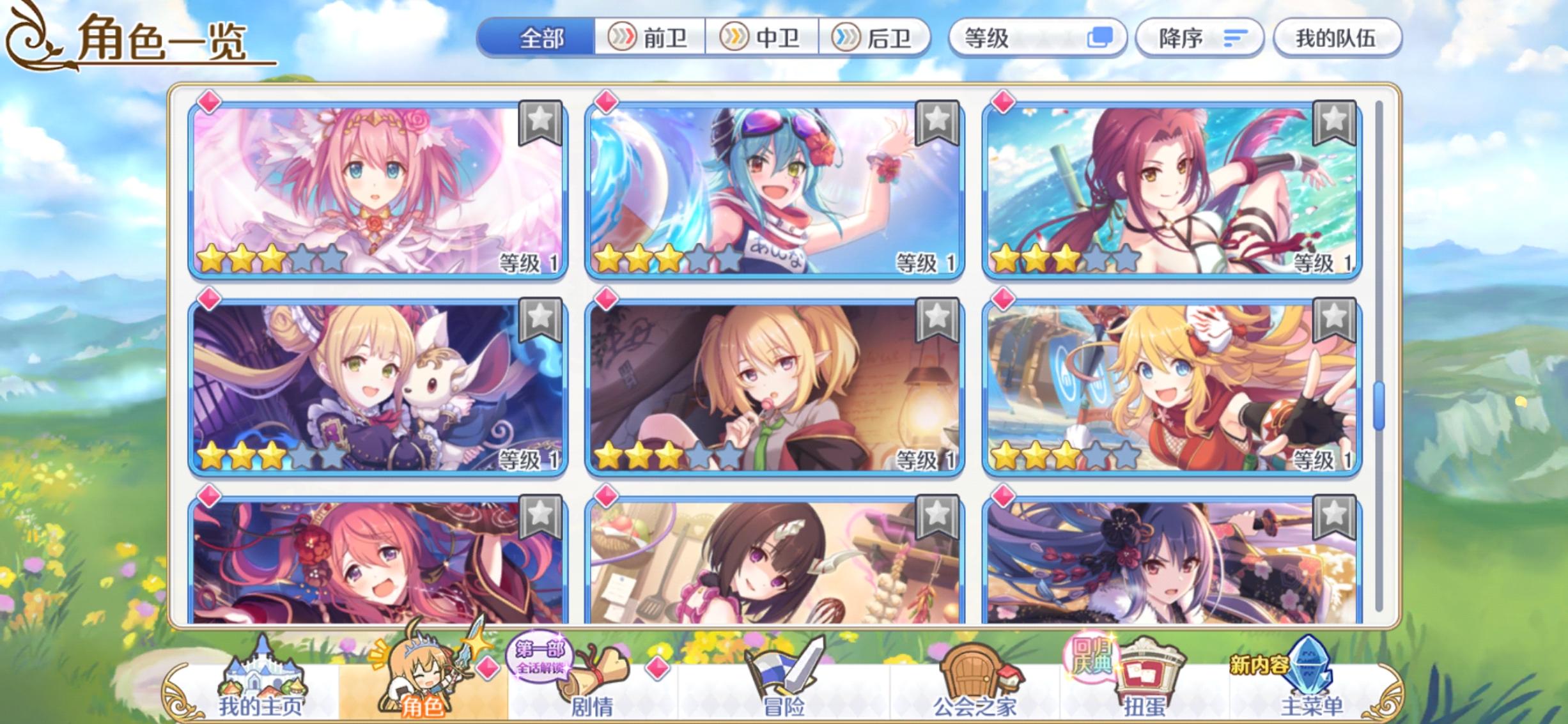Click the pink diamond gem on the angel character card

(x=209, y=102)
